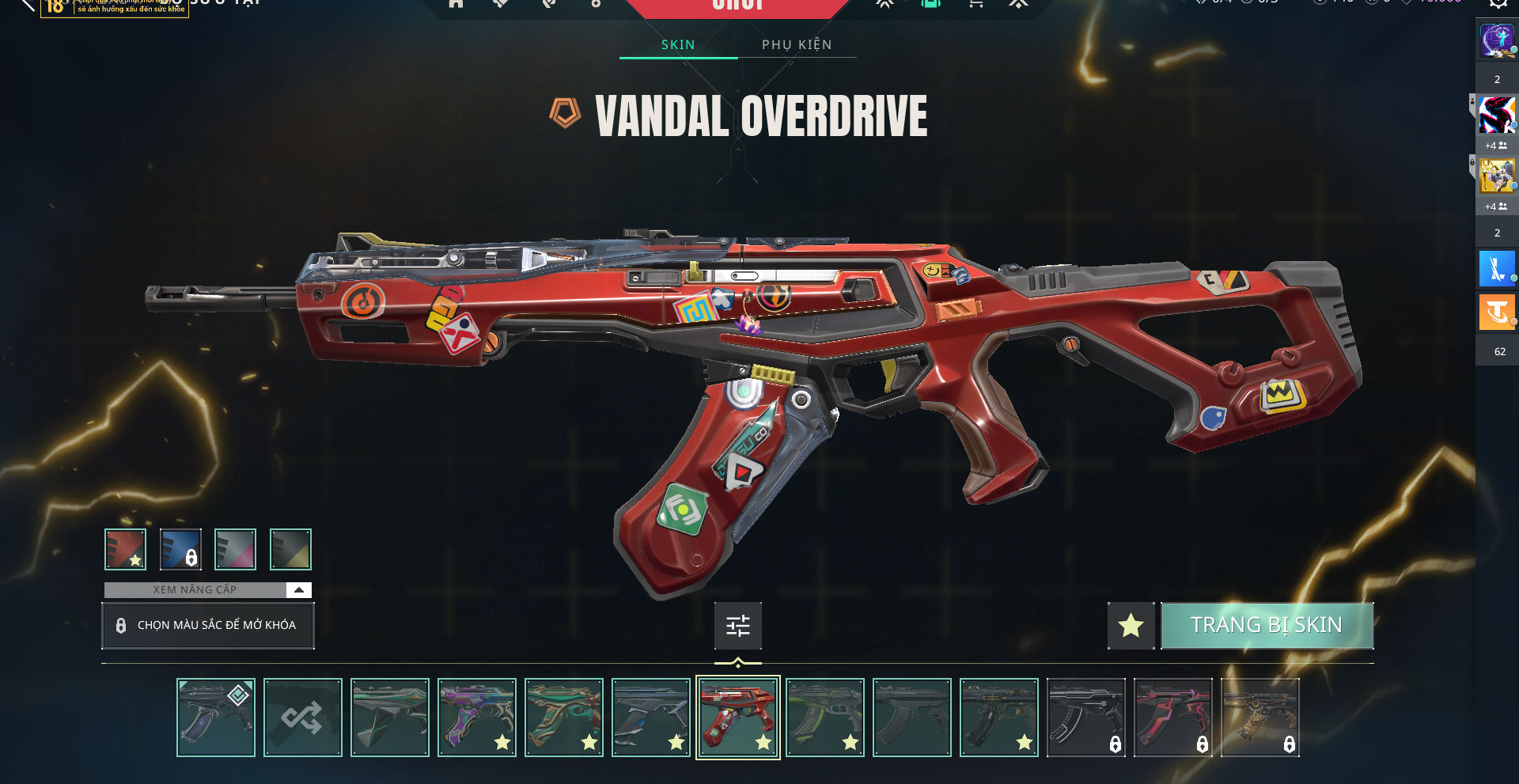
Task: Toggle the favorite star button
Action: [x=1131, y=625]
